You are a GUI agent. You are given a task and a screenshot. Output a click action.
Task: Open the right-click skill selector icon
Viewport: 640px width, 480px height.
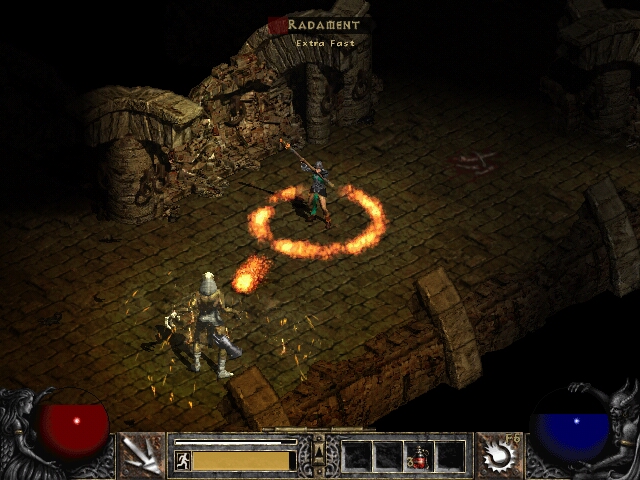(x=497, y=455)
